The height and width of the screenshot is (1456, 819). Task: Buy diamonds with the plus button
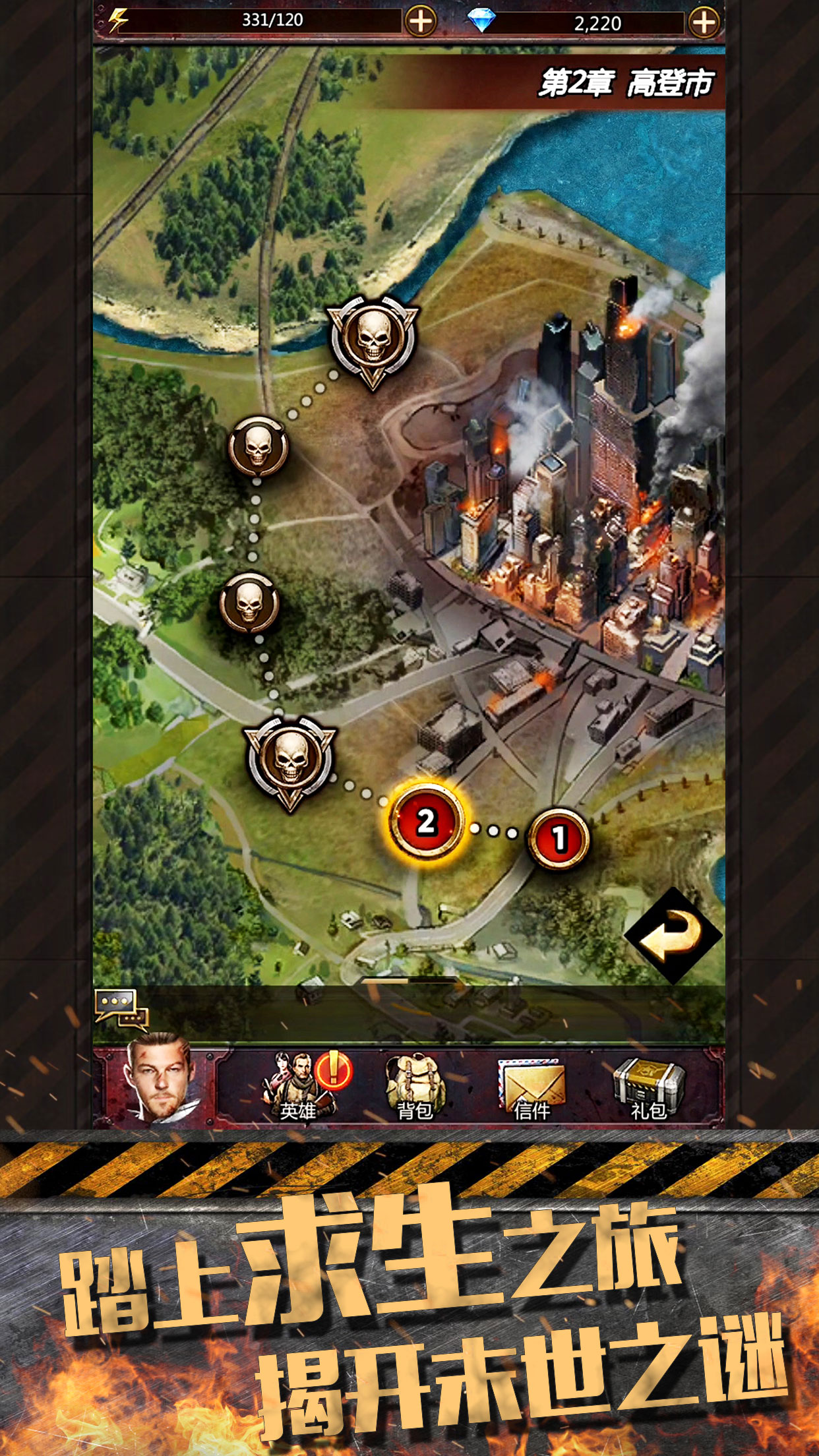704,22
